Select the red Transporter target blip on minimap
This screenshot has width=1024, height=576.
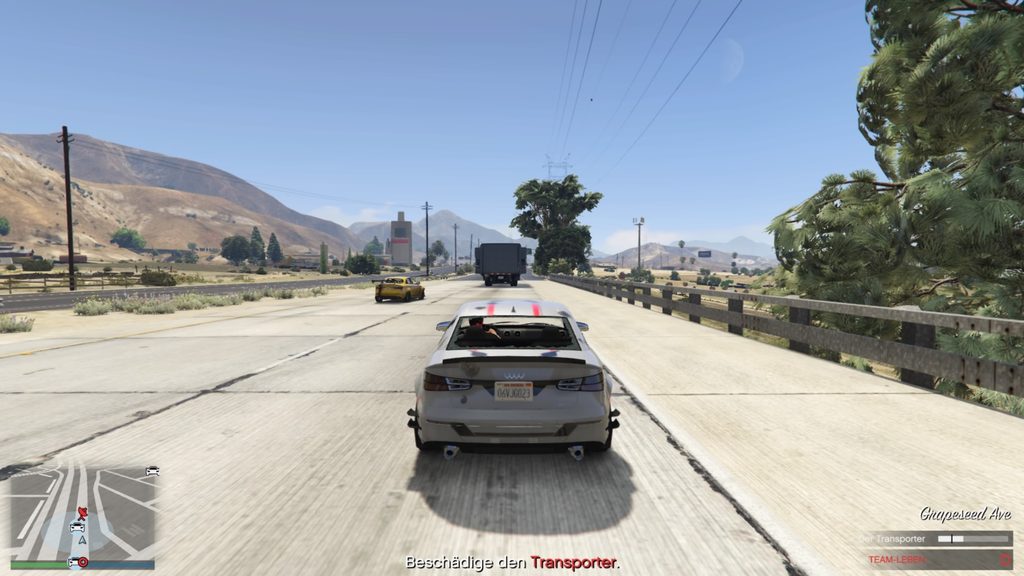tap(82, 512)
